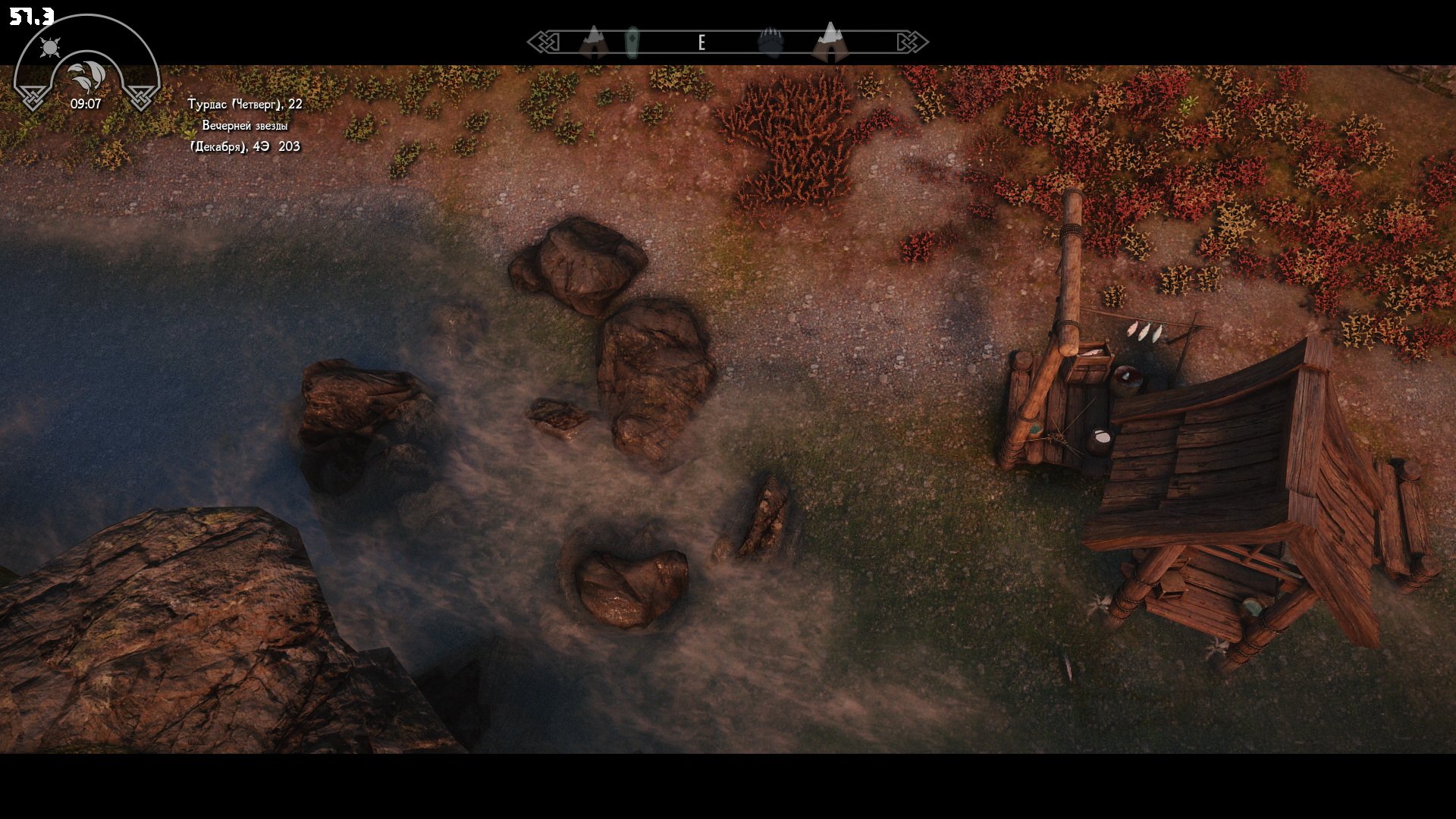Select the bear paw compass marker

coord(769,41)
